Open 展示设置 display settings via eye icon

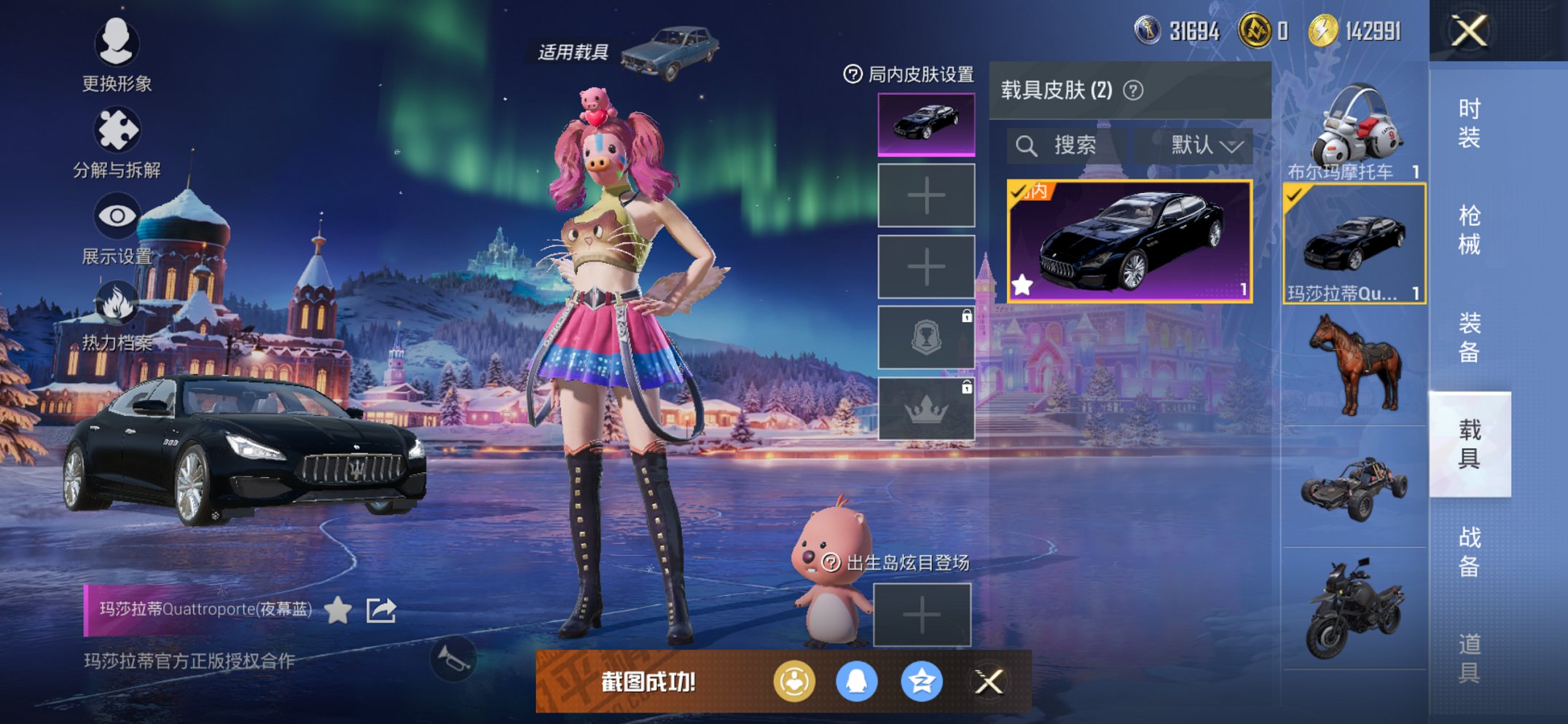click(x=117, y=215)
